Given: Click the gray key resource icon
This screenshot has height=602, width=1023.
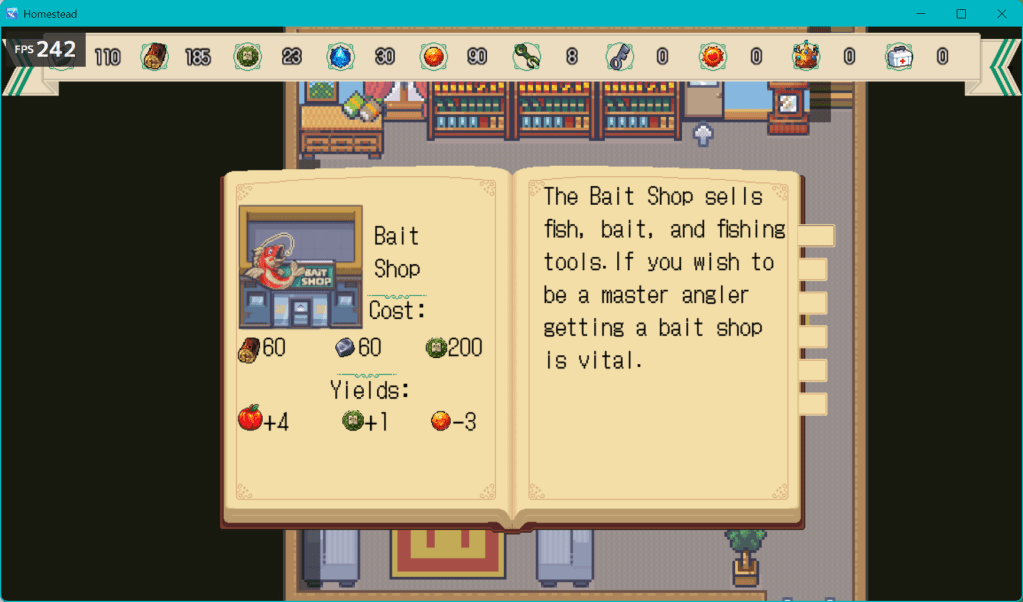Looking at the screenshot, I should 619,57.
